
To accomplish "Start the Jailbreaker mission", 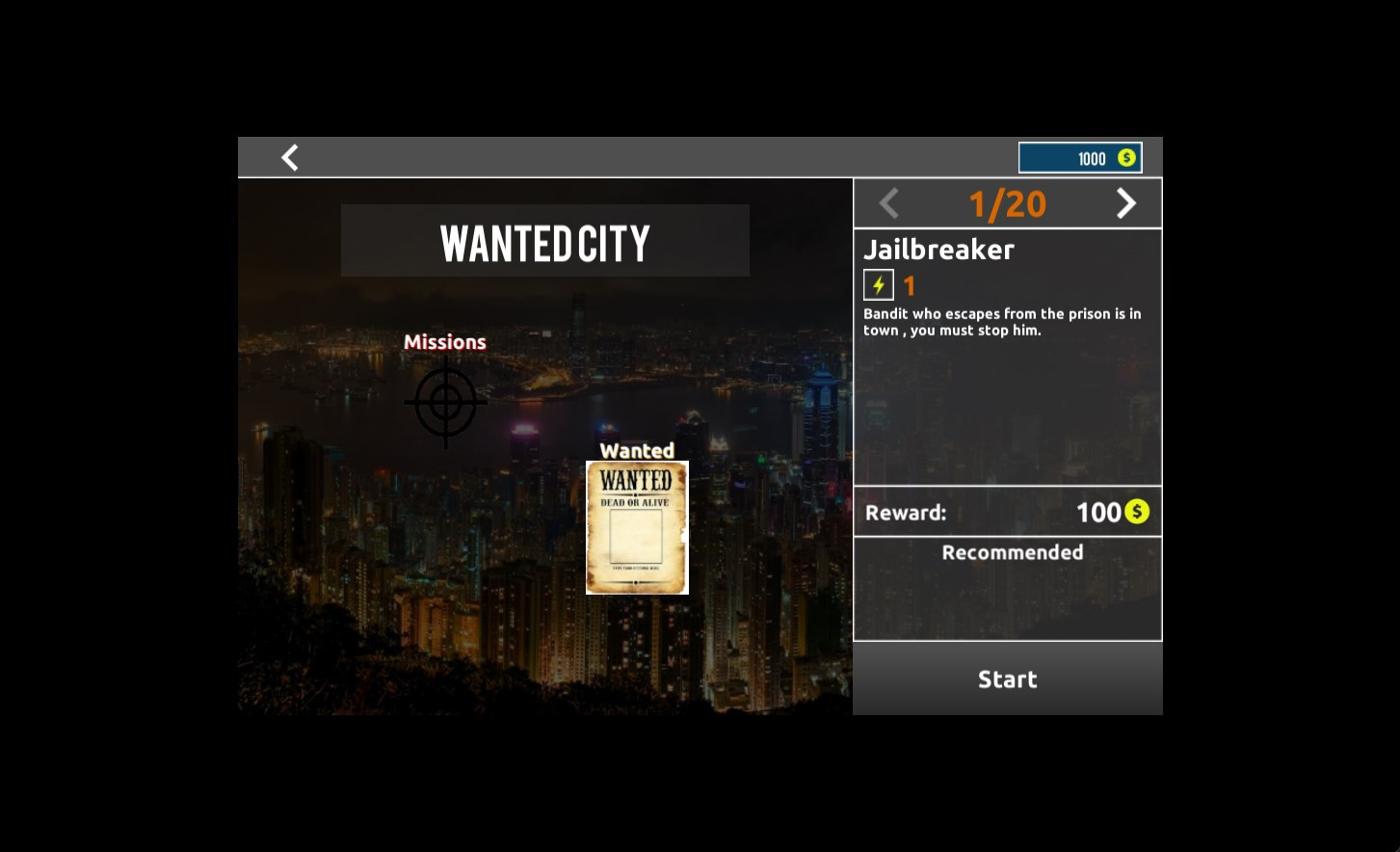I will [1007, 679].
